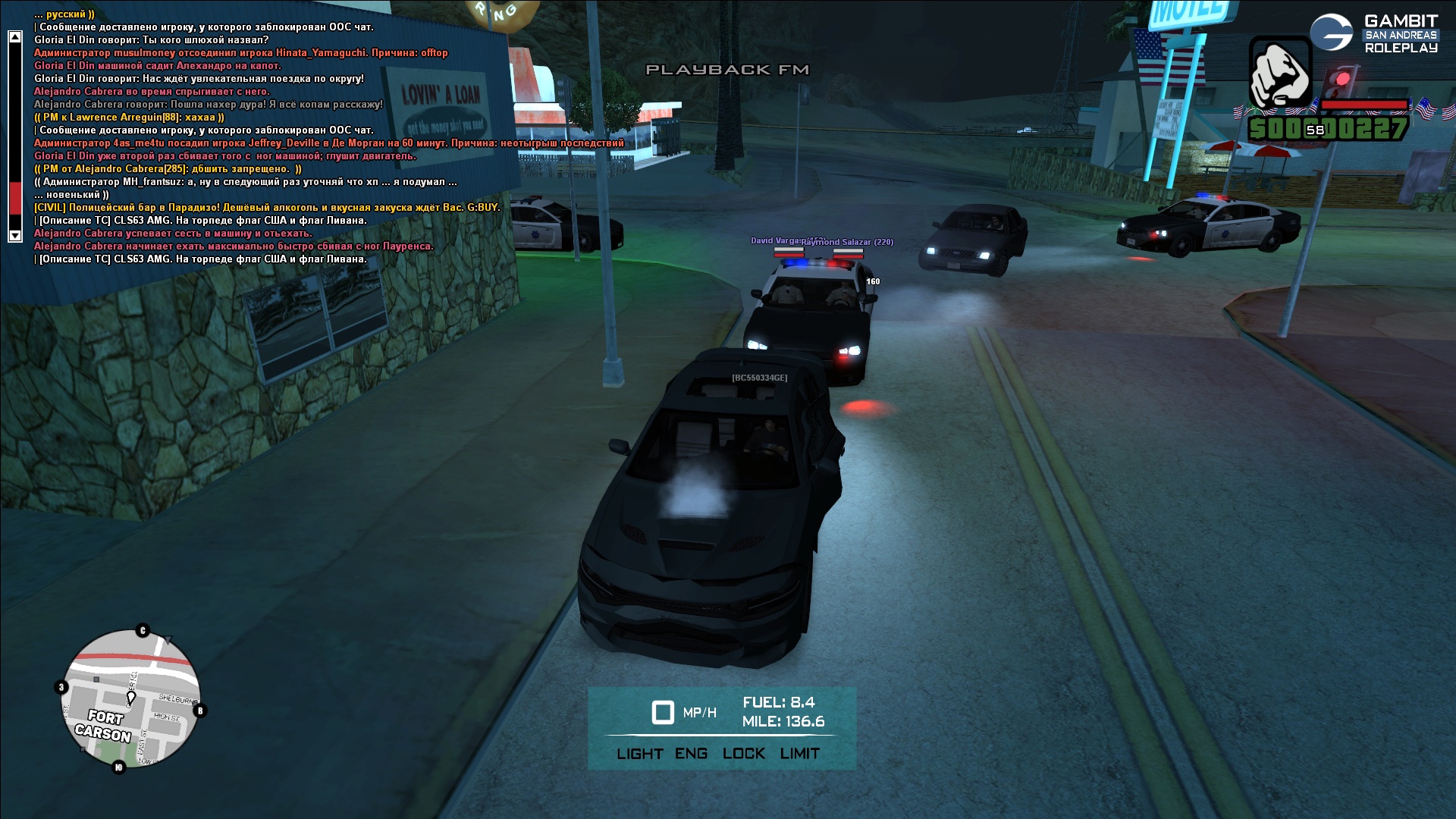Click the Fort Carson radar minimap
This screenshot has height=819, width=1456.
tap(130, 699)
